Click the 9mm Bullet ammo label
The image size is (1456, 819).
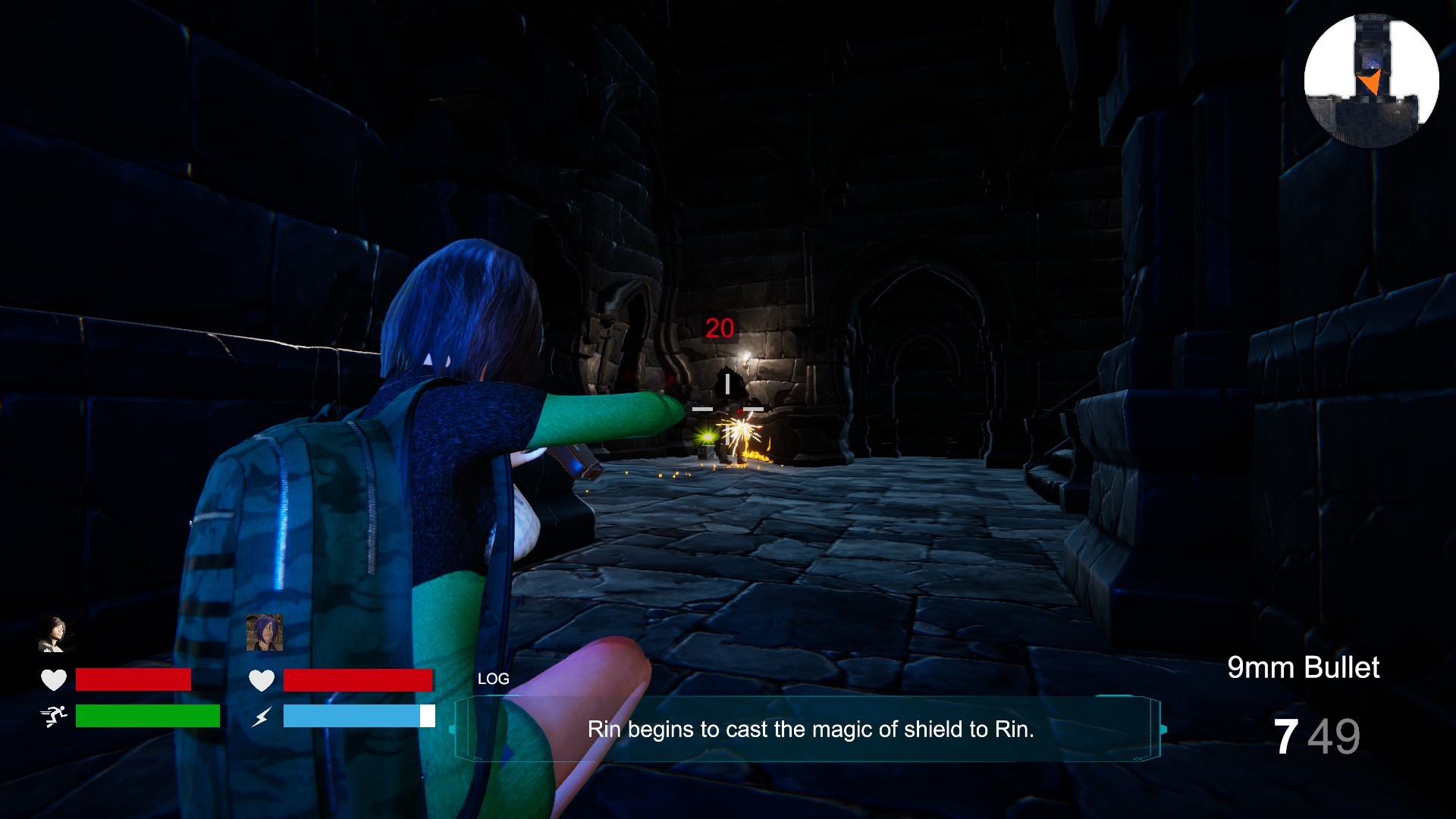[x=1303, y=667]
